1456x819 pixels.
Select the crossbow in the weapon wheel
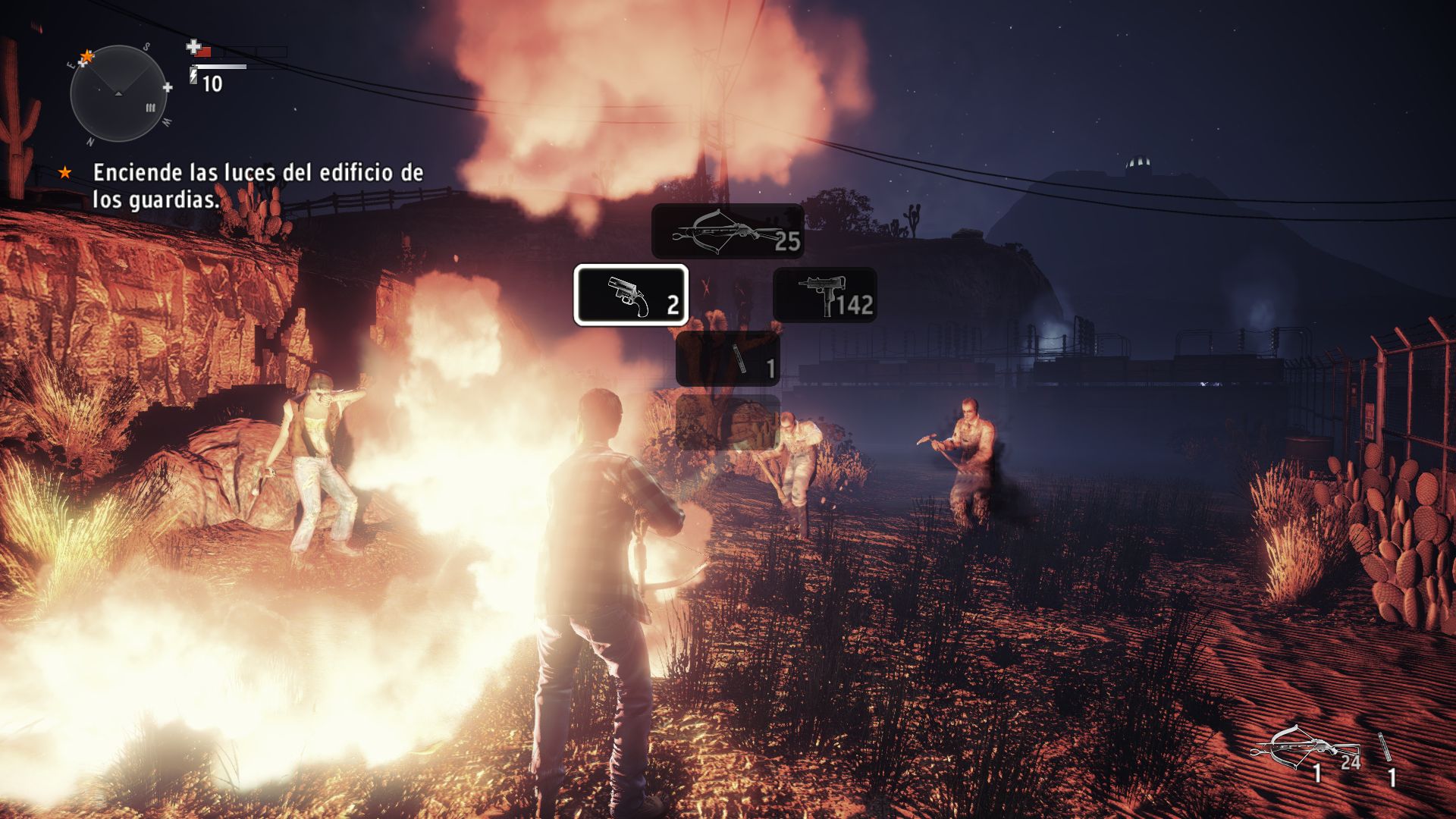(x=727, y=231)
